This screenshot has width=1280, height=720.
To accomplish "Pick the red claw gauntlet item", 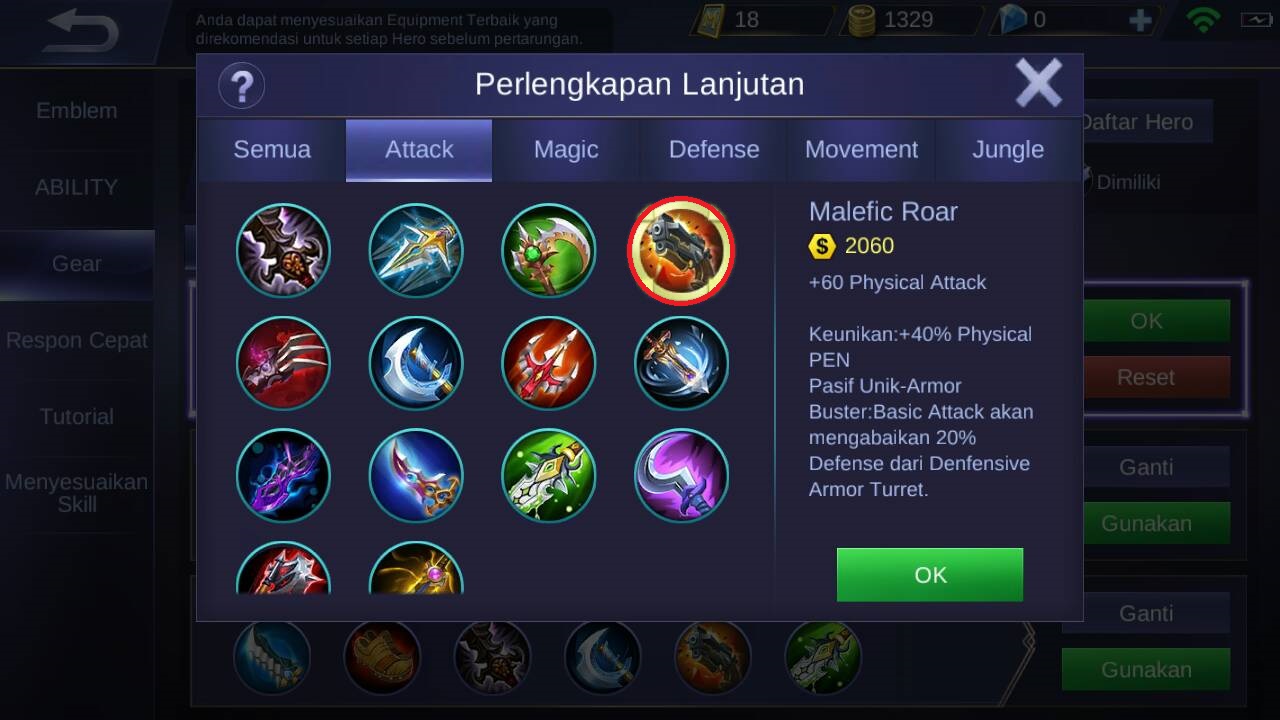I will [284, 364].
